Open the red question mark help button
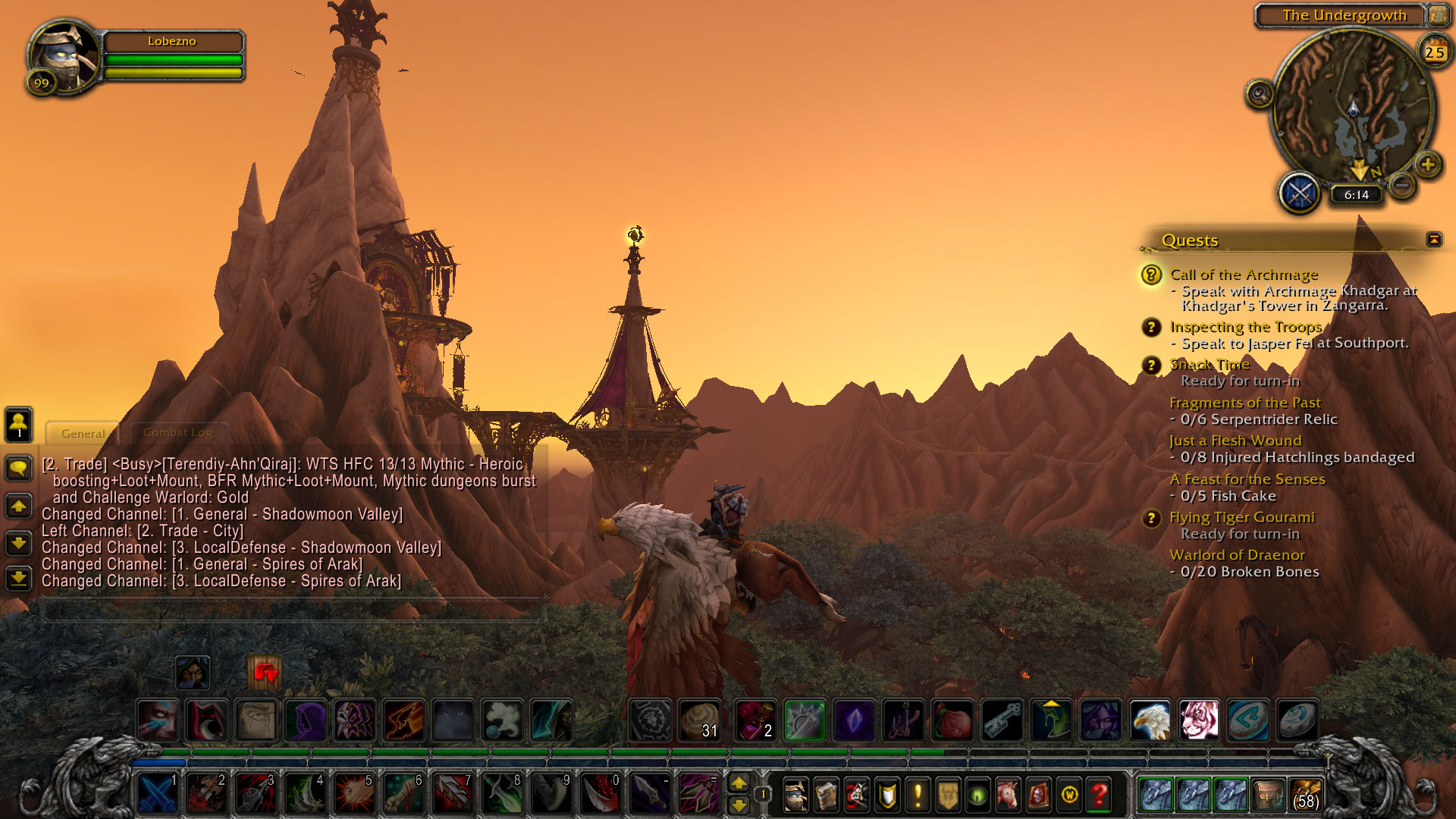Viewport: 1456px width, 819px height. (x=1099, y=795)
